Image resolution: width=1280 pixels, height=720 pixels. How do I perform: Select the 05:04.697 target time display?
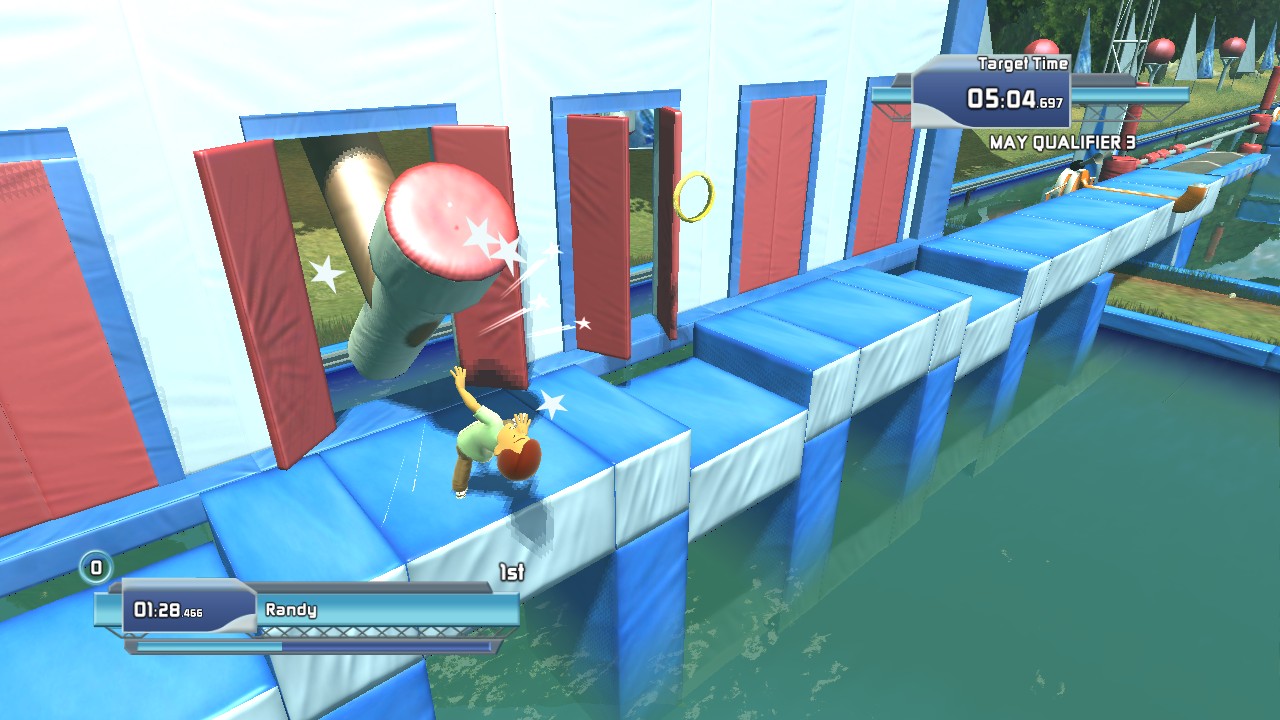1015,98
